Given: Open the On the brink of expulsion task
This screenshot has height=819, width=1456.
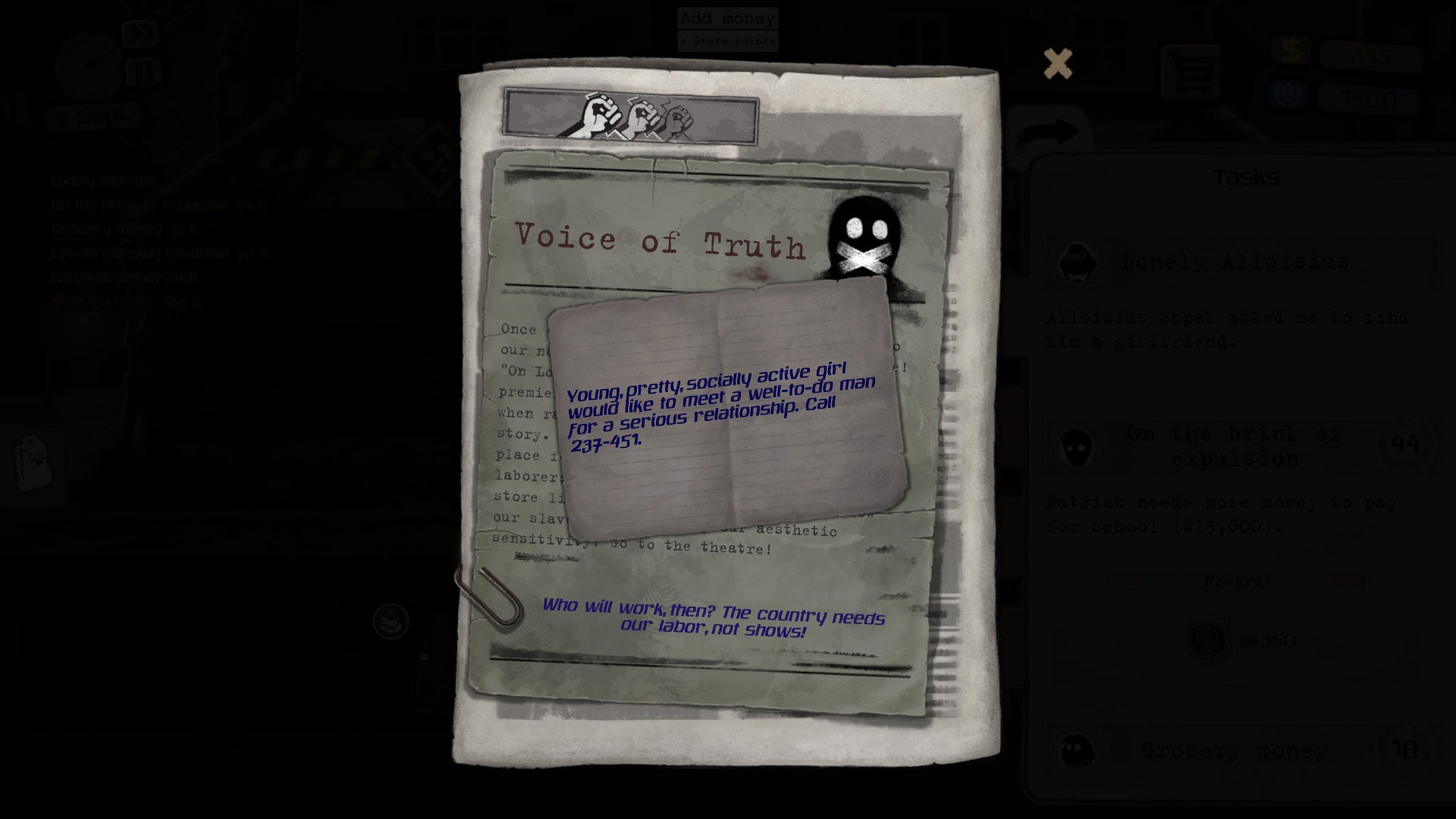Looking at the screenshot, I should click(x=1234, y=447).
